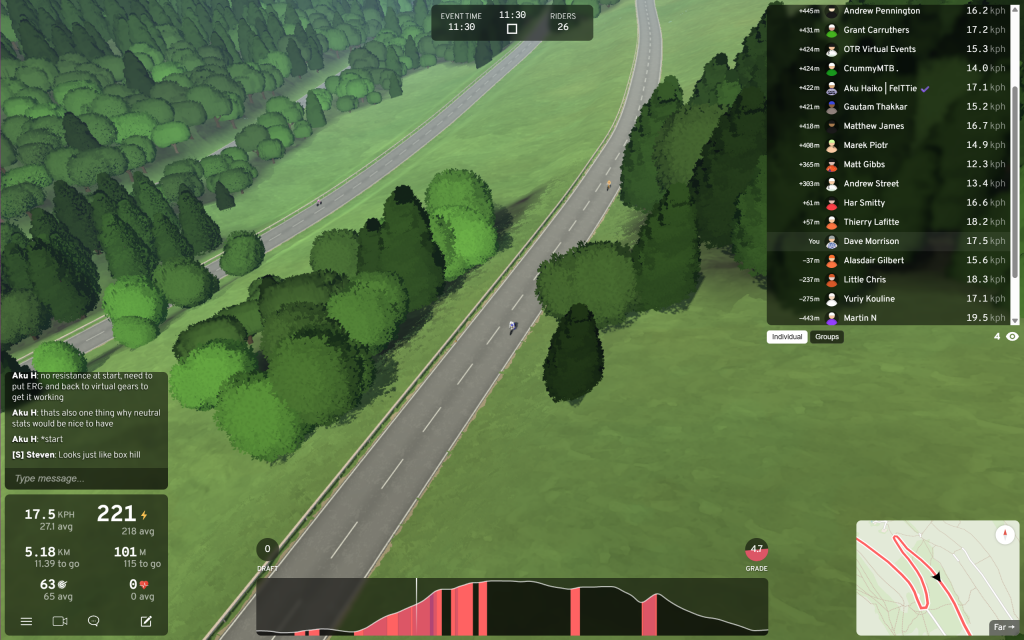Click the video camera icon

coord(59,621)
